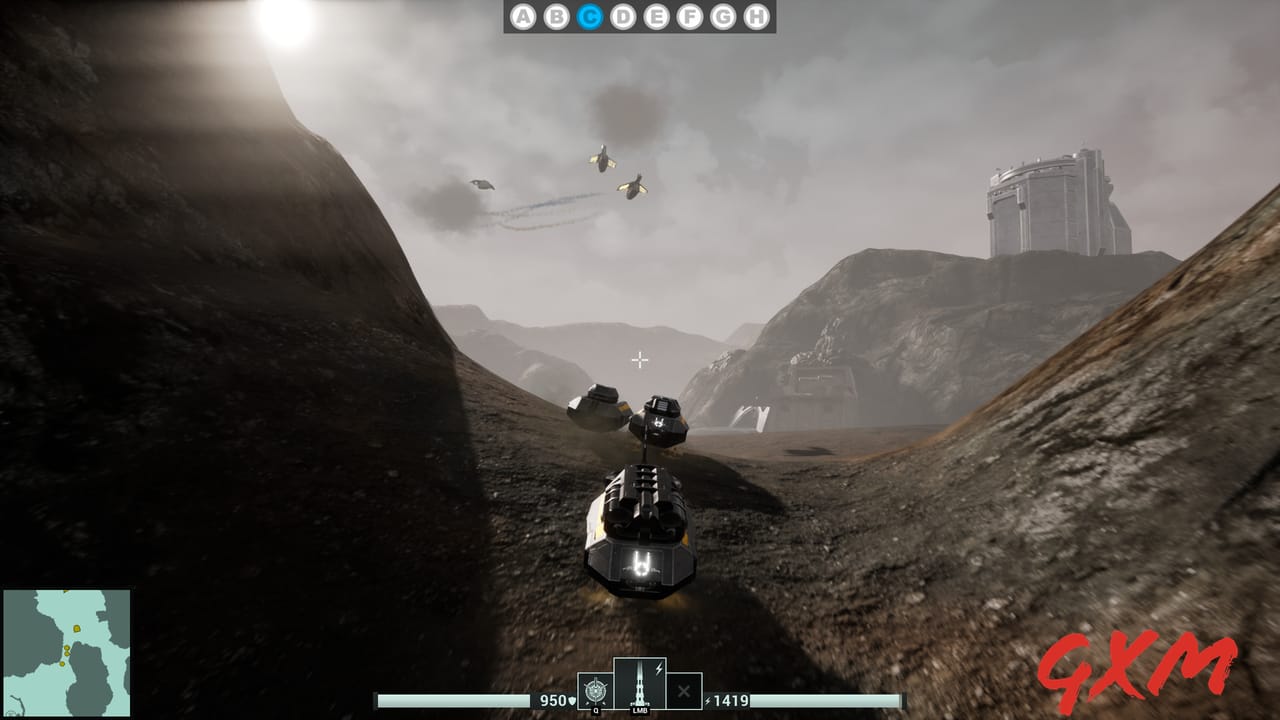
Task: Toggle the highlighted C slot off
Action: click(x=591, y=16)
